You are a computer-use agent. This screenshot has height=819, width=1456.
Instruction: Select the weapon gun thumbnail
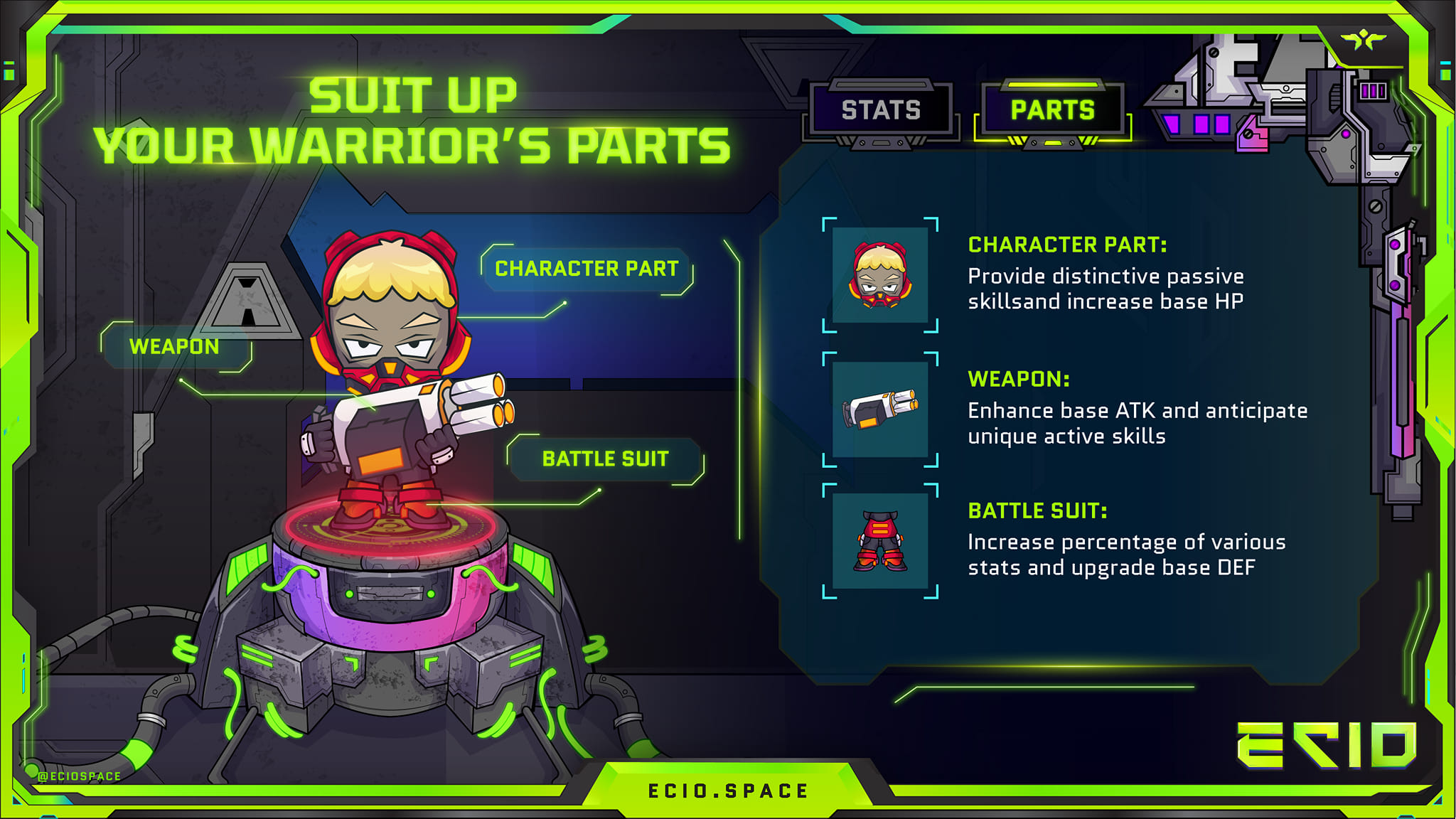coord(880,409)
